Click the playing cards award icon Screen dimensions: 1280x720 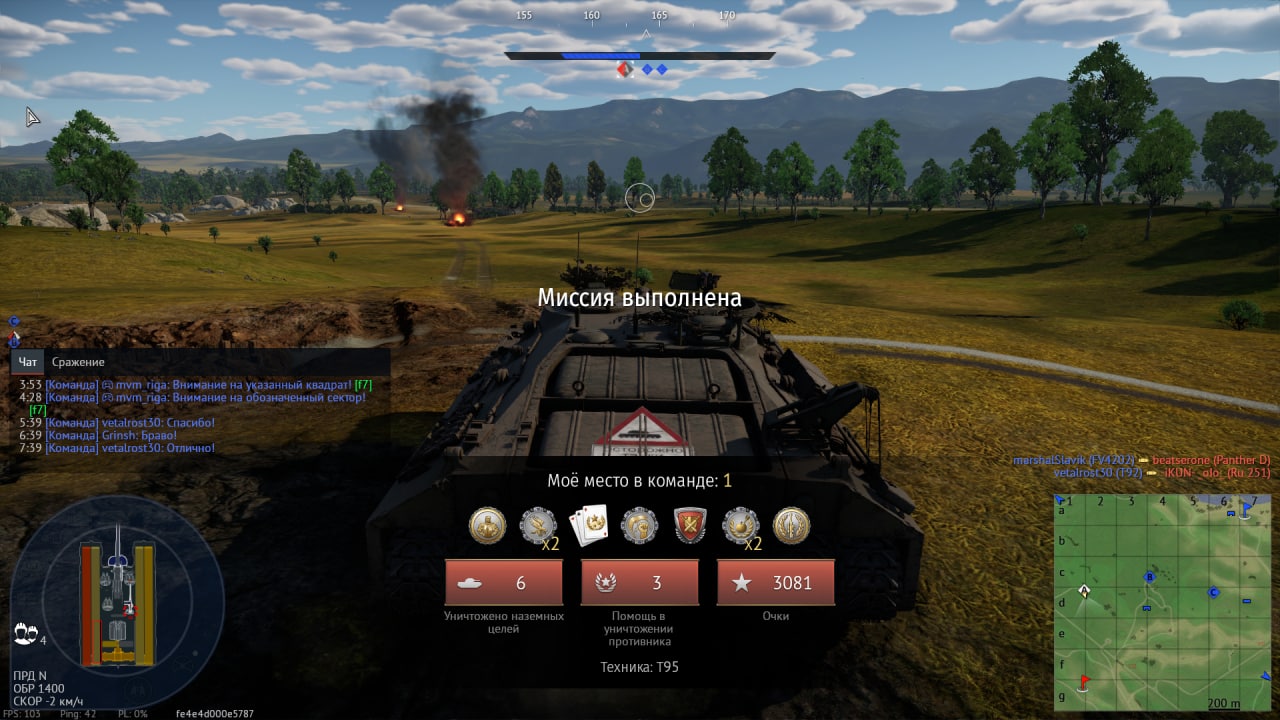tap(589, 525)
